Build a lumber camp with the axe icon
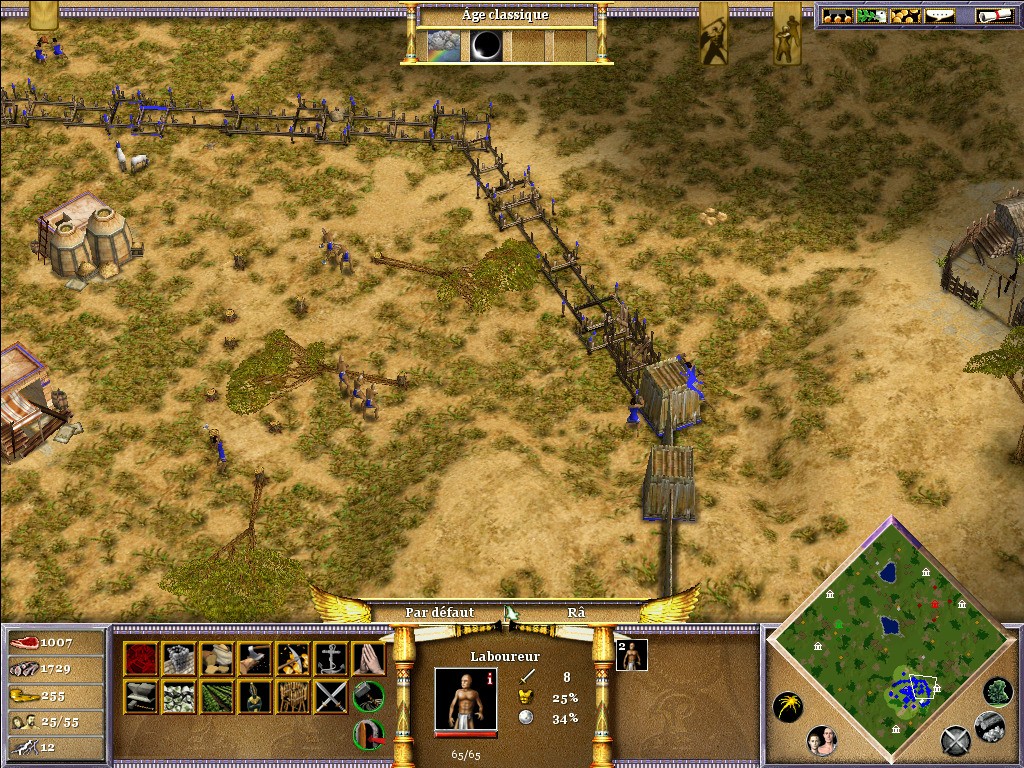 255,658
